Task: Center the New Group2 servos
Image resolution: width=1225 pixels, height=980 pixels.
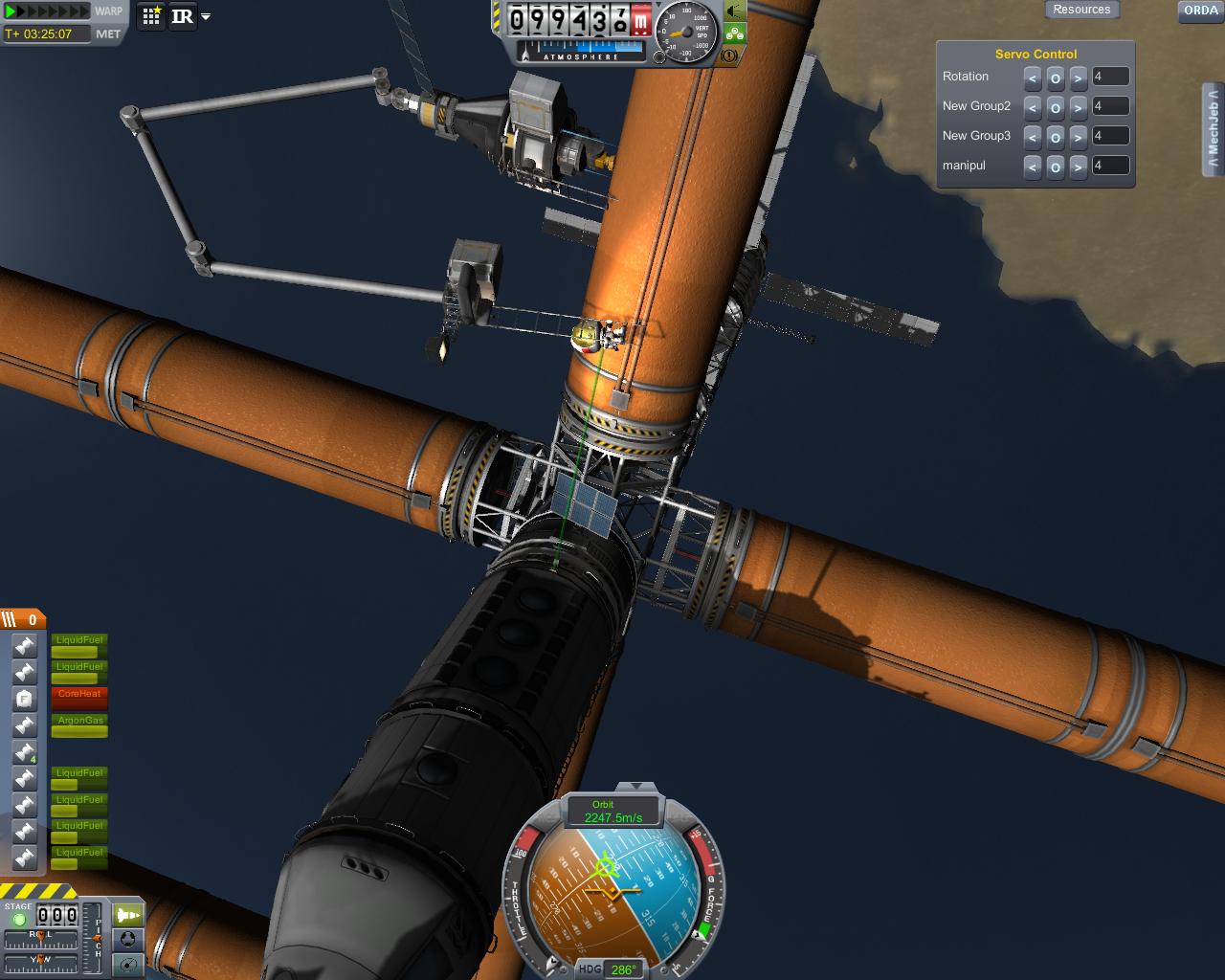Action: pyautogui.click(x=1056, y=107)
